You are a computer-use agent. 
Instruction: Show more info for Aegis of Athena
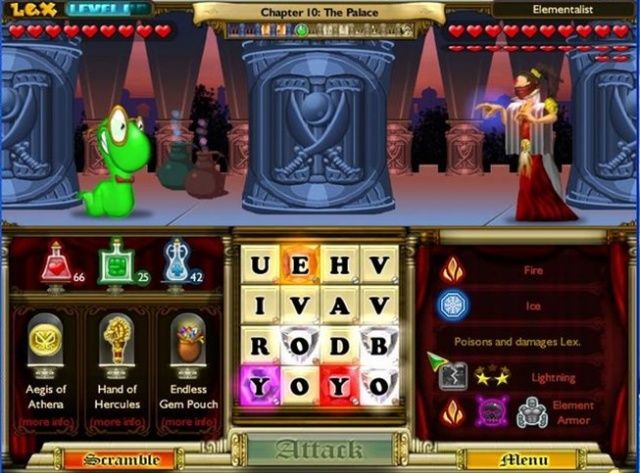[46, 423]
